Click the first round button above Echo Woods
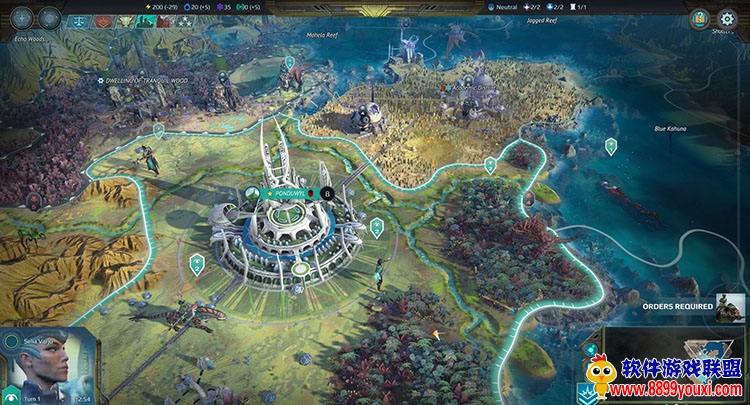Viewport: 750px width, 405px height. [22, 19]
